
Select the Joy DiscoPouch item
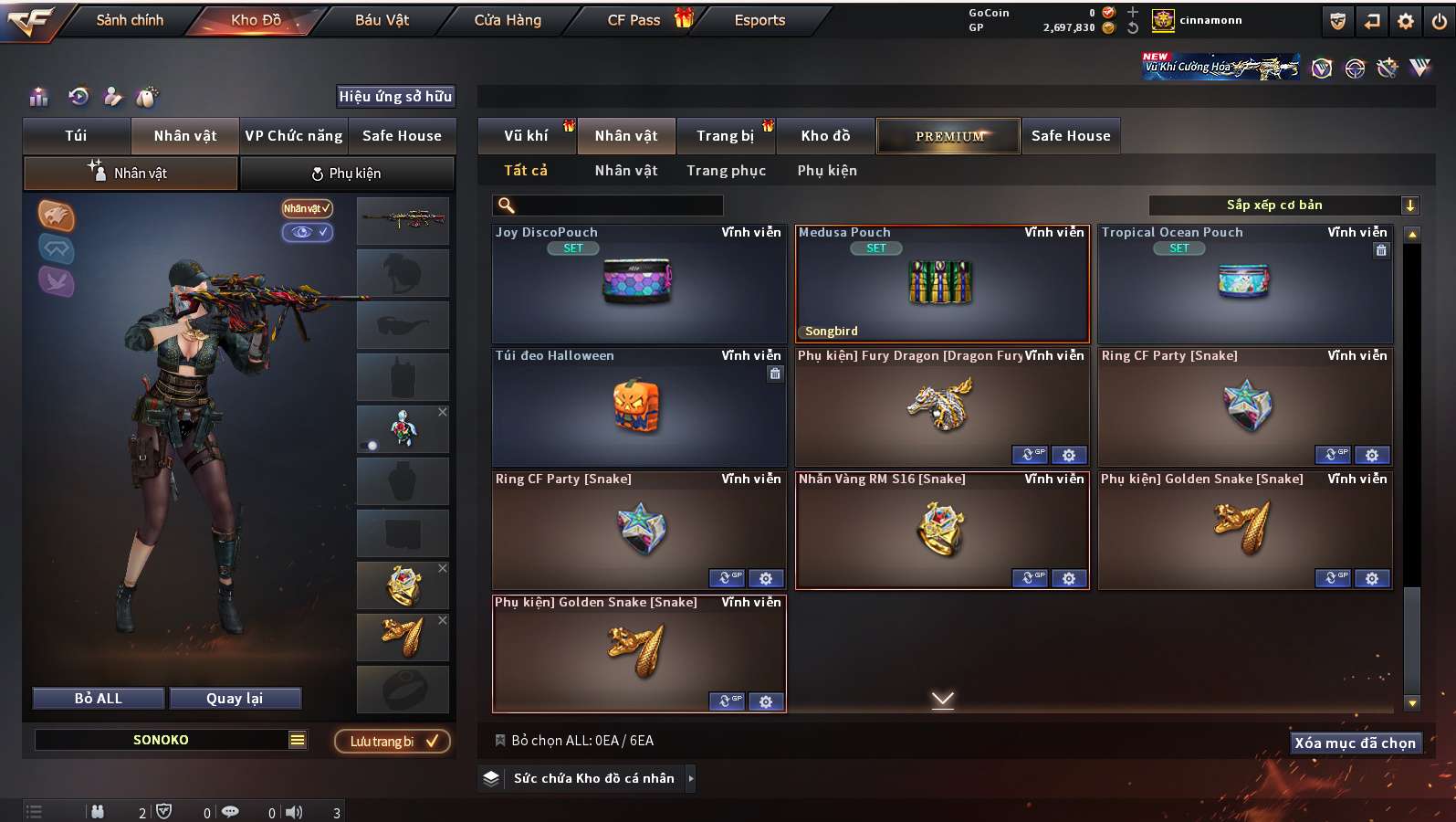pos(638,284)
